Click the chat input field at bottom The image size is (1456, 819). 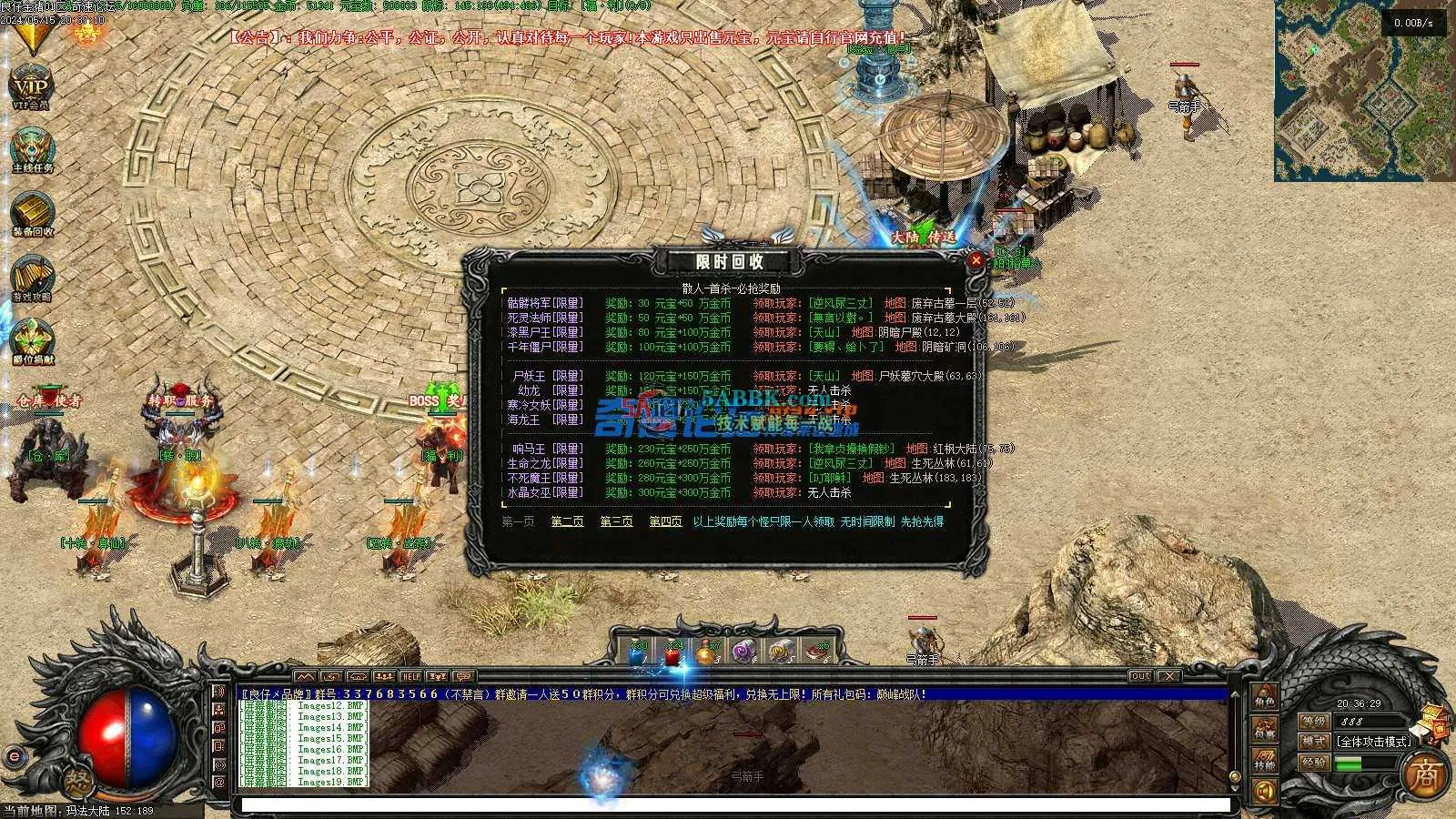tap(728, 803)
